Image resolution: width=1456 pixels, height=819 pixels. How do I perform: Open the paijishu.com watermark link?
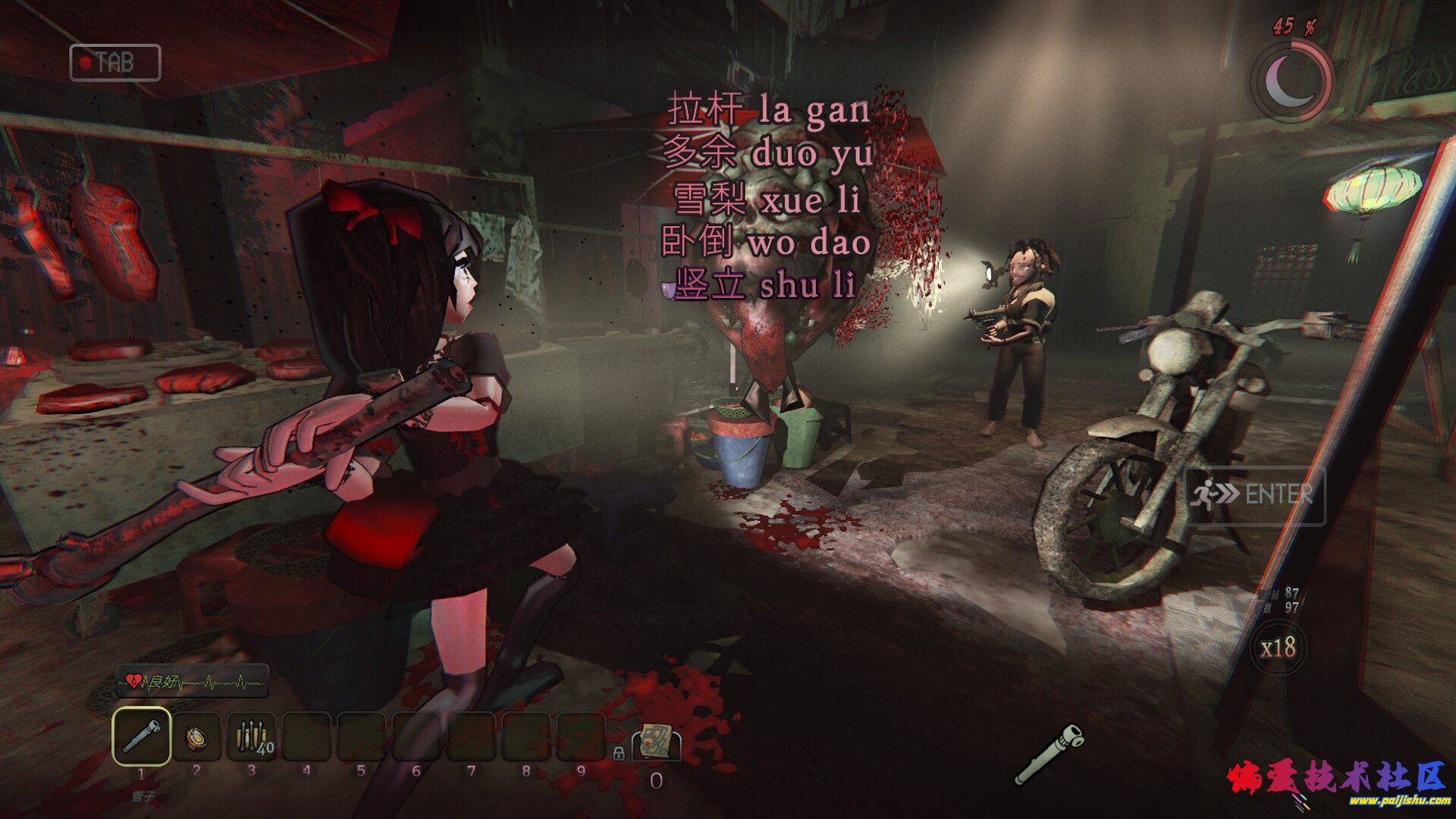[1399, 800]
